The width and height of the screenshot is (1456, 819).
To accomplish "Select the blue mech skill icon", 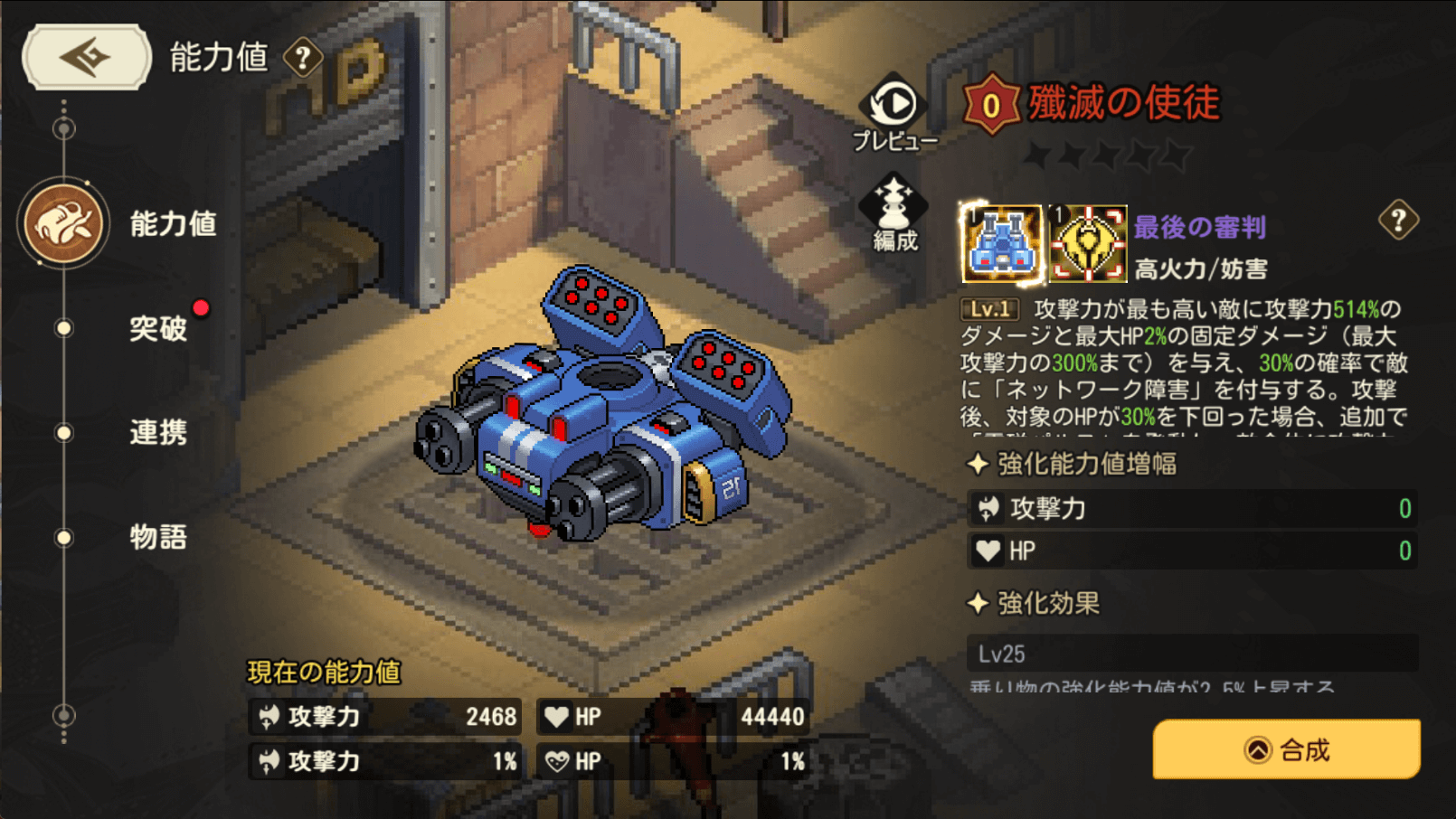I will pos(1001,243).
